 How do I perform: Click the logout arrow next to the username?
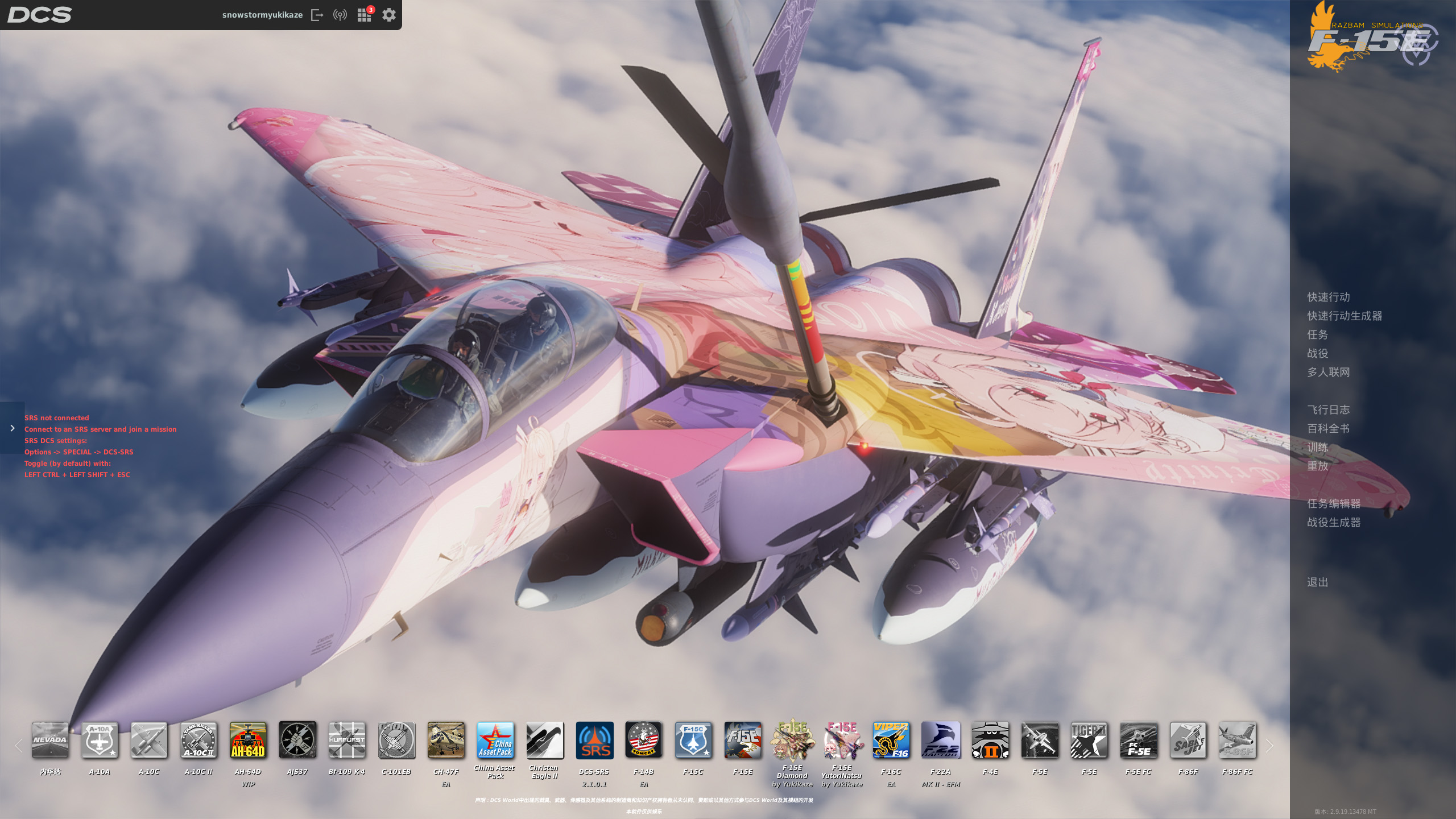[317, 15]
